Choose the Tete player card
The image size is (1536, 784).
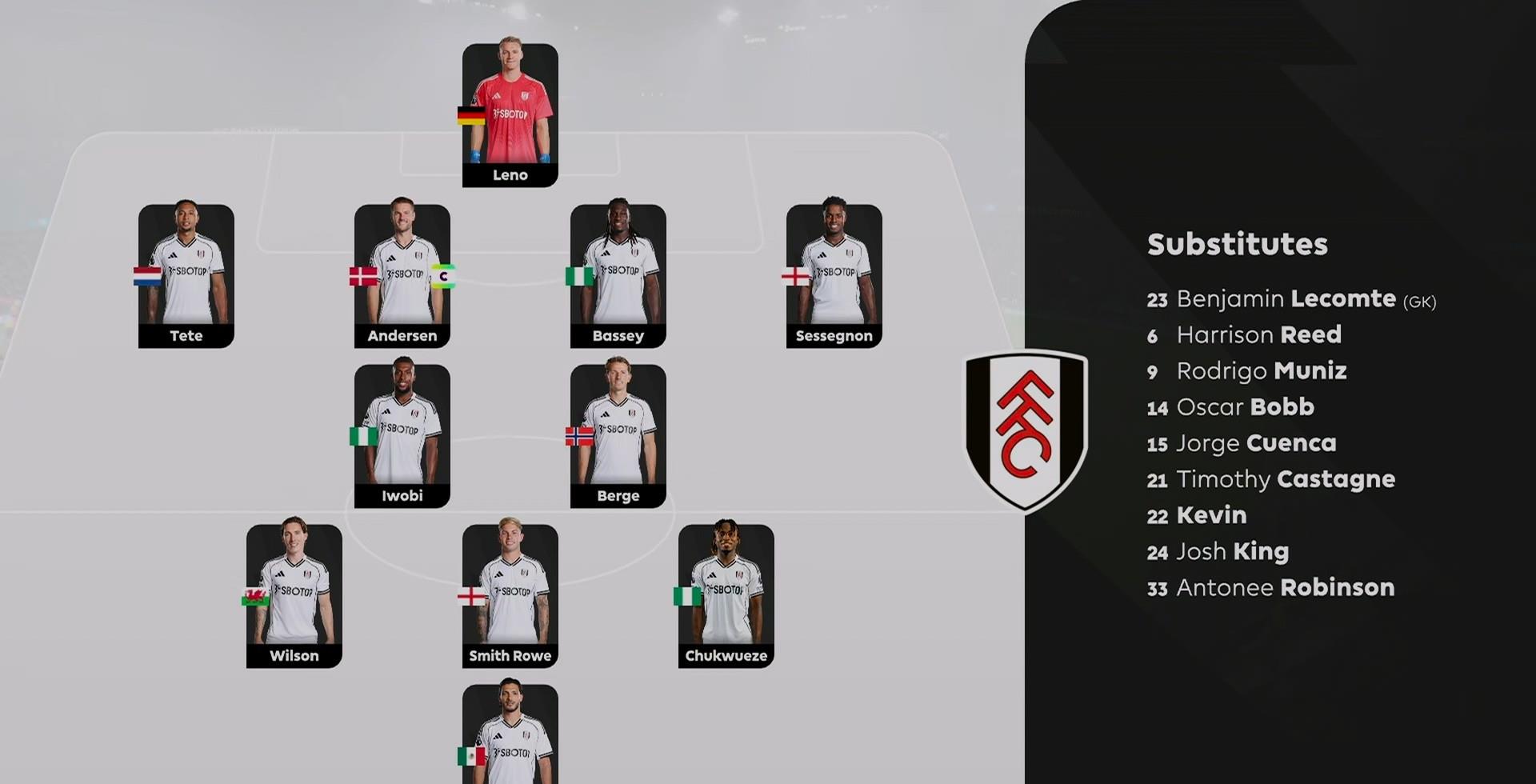186,276
